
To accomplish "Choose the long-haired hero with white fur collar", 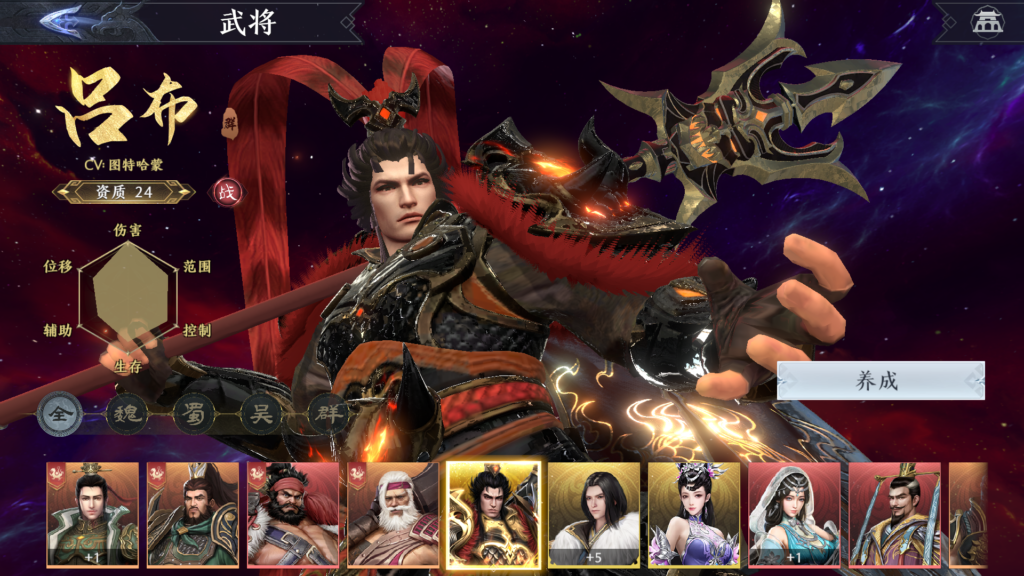I will 594,514.
